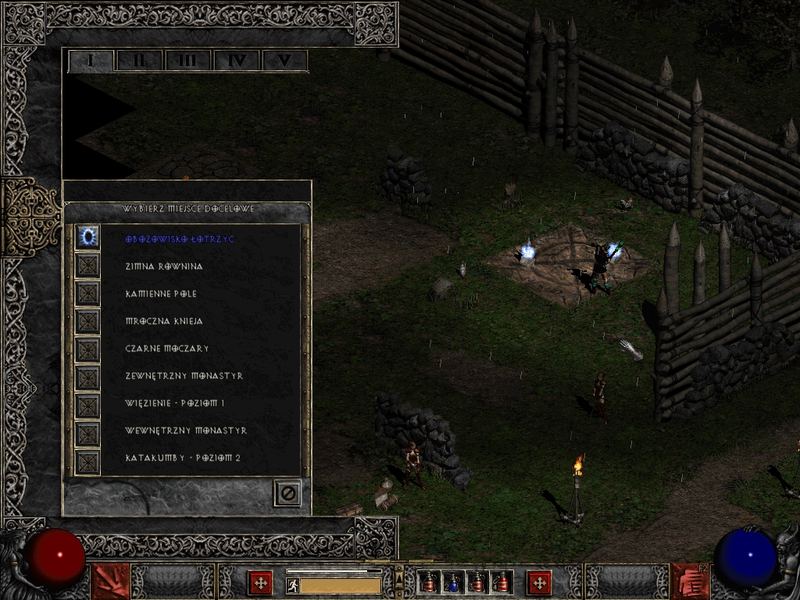This screenshot has width=800, height=600.
Task: Click the left-hand attack skill icon
Action: [110, 581]
